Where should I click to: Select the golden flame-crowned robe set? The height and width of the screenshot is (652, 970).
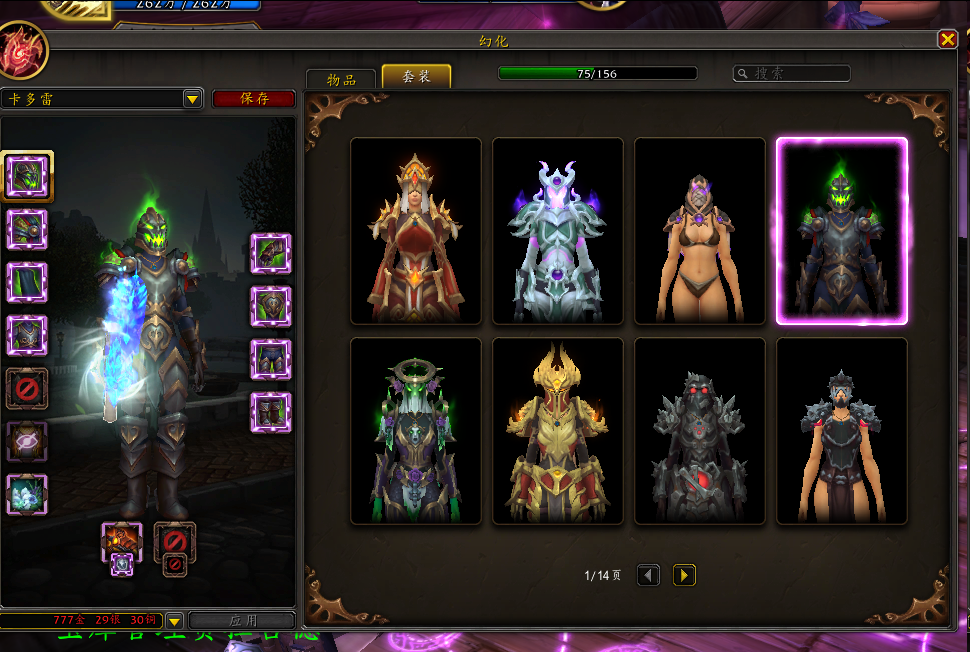coord(558,431)
